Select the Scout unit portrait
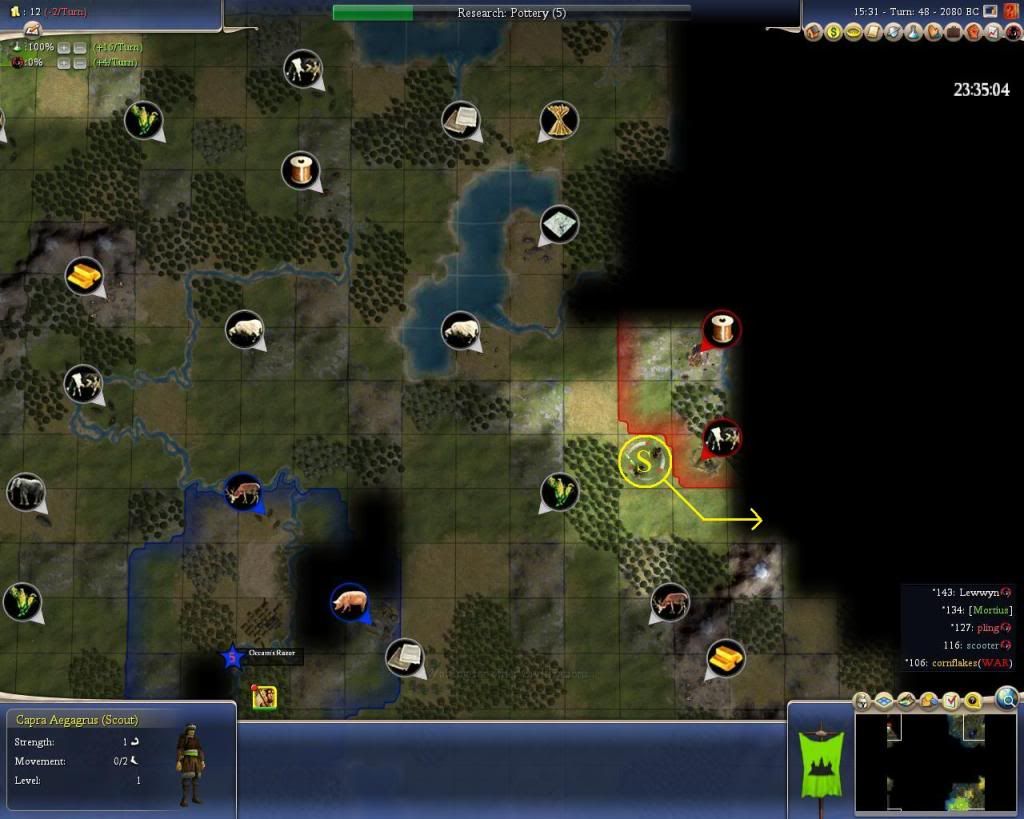Image resolution: width=1024 pixels, height=819 pixels. click(190, 764)
